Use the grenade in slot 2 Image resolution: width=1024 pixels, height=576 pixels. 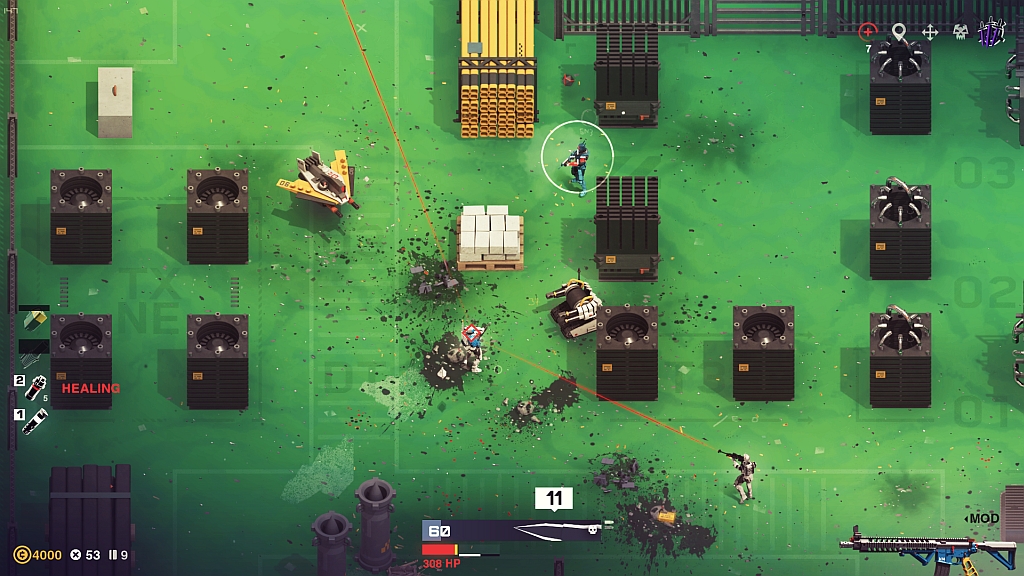tap(36, 386)
